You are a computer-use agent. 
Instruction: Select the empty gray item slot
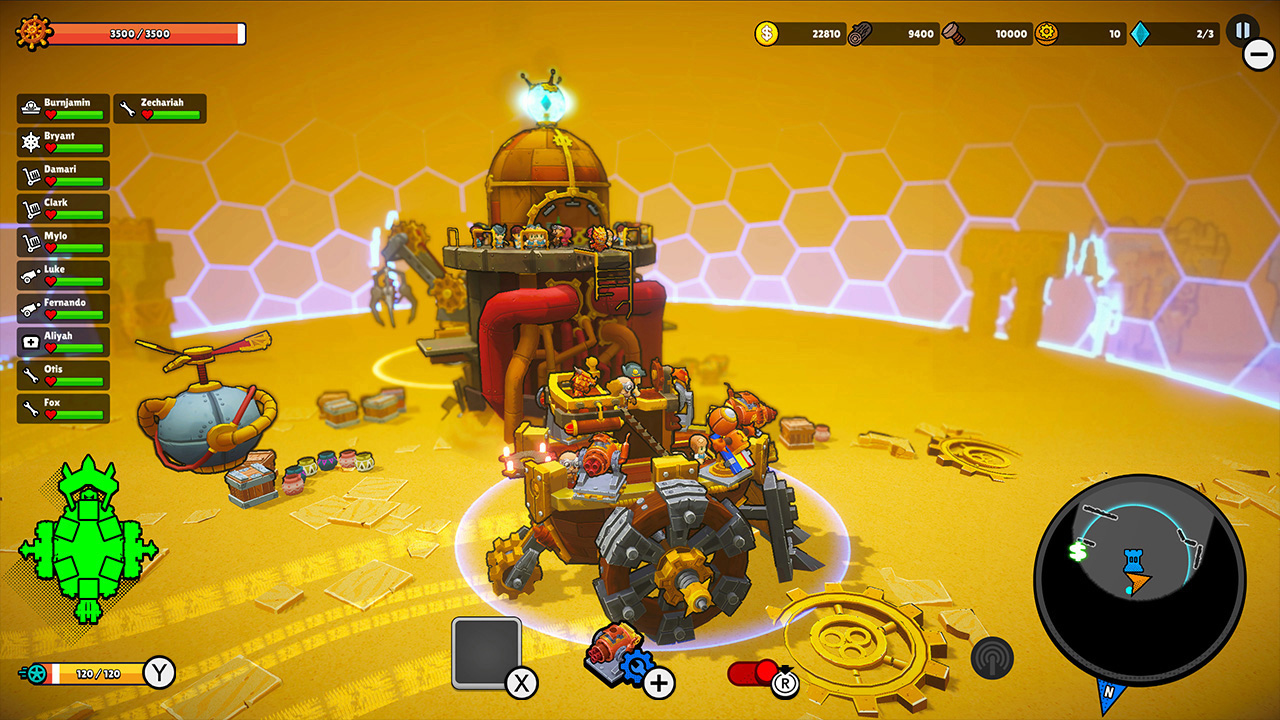click(486, 652)
